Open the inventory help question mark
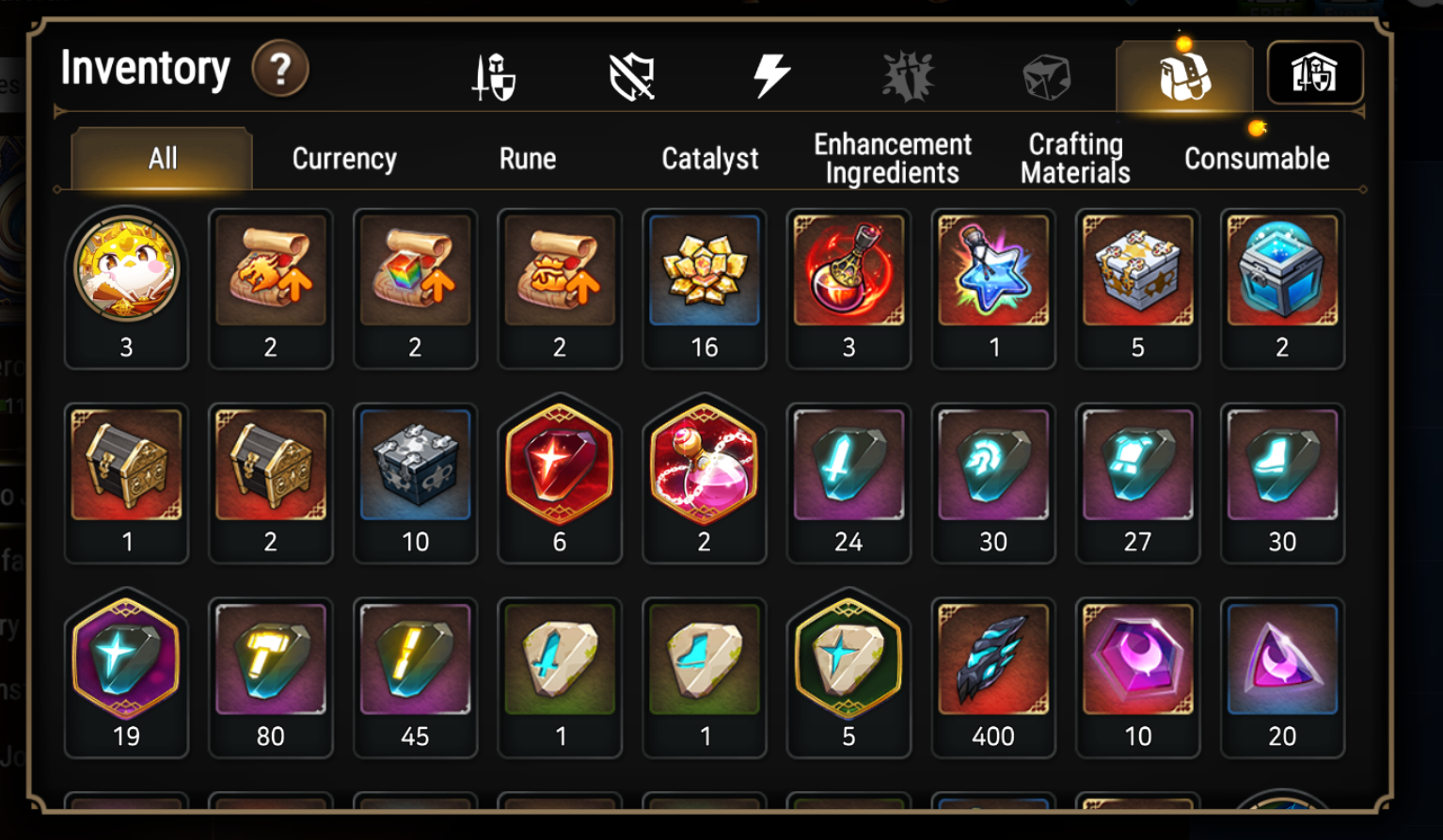 (281, 69)
